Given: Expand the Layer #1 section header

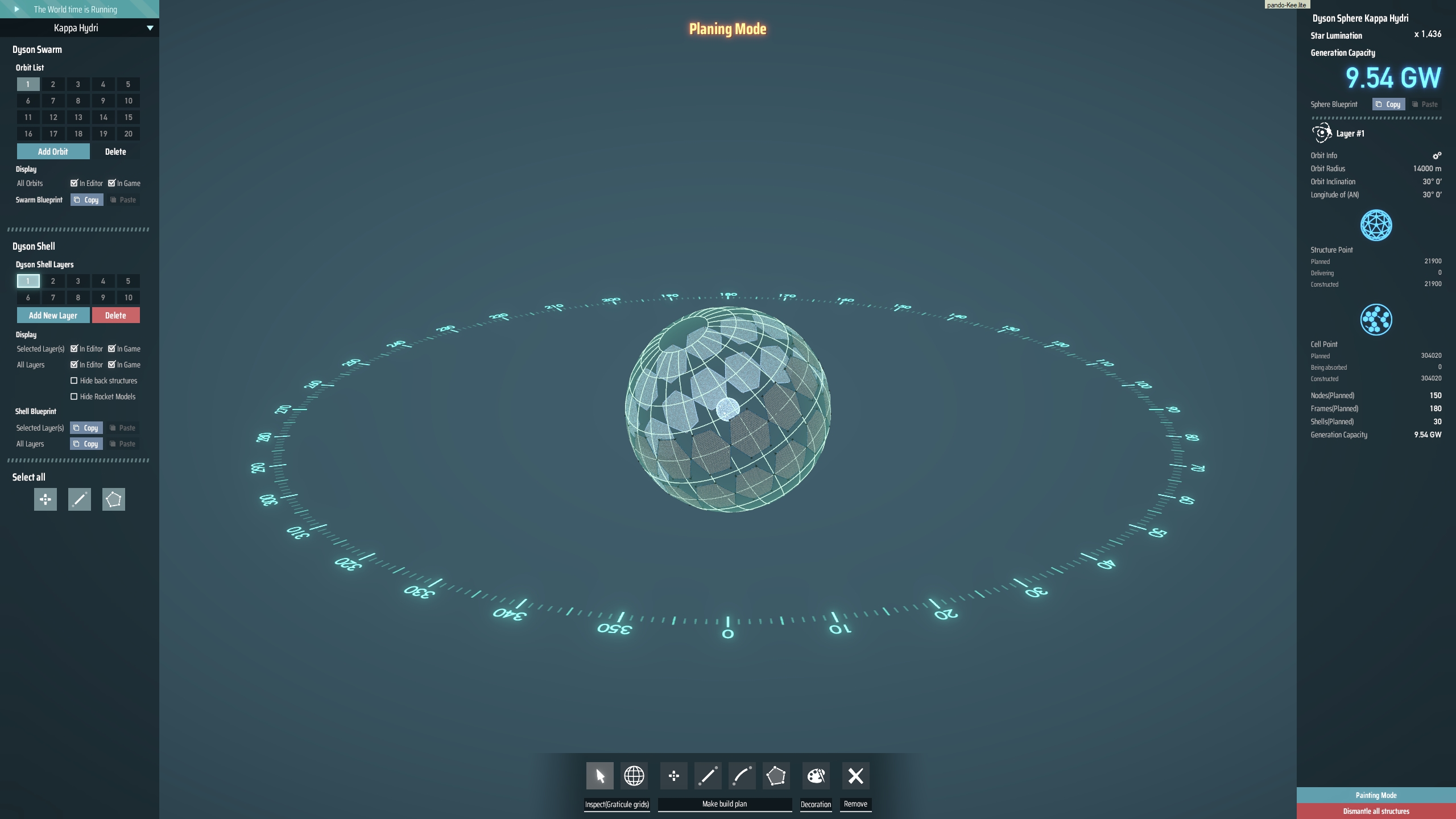Looking at the screenshot, I should coord(1351,133).
